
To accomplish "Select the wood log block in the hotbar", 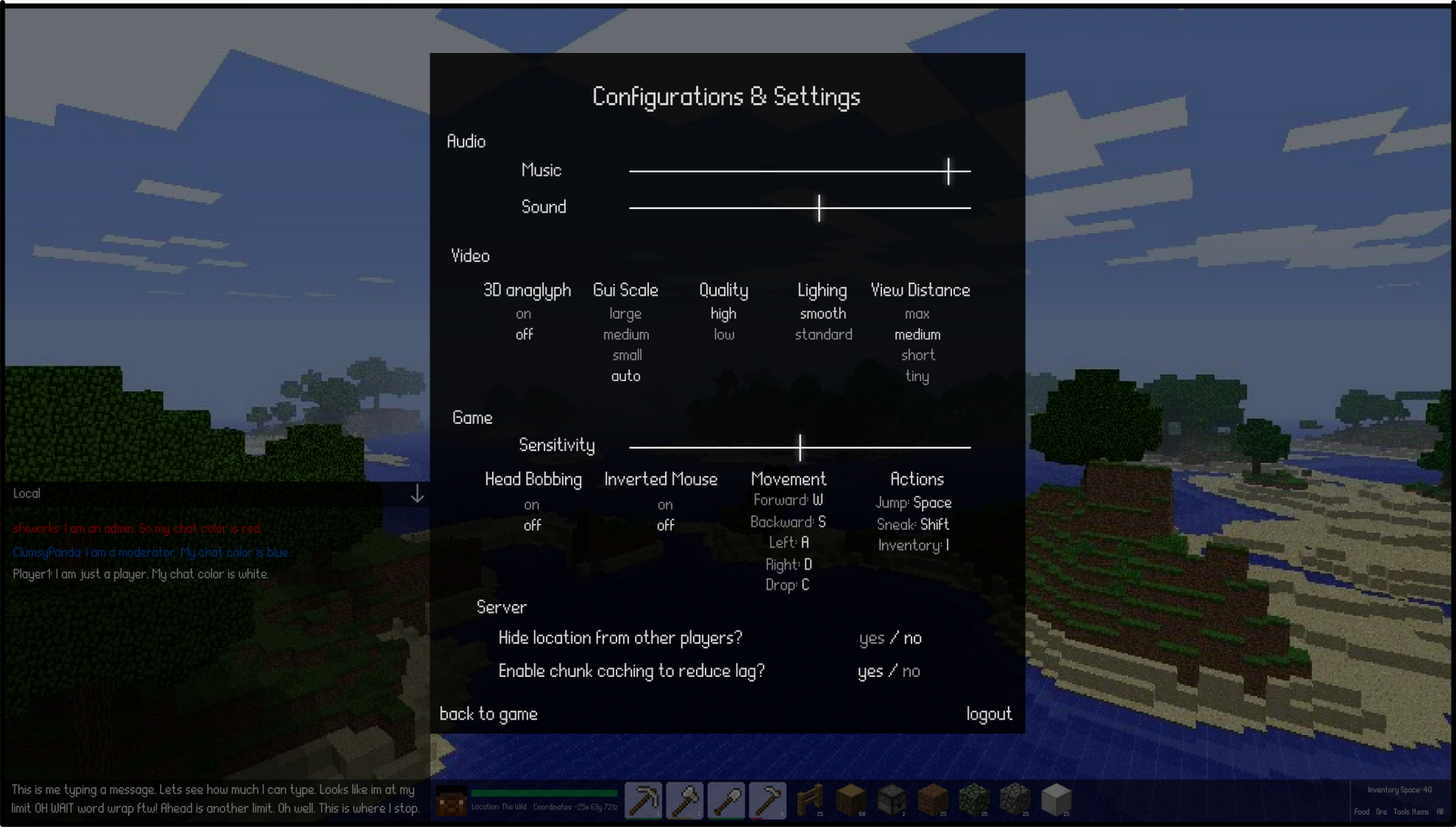I will pos(850,800).
